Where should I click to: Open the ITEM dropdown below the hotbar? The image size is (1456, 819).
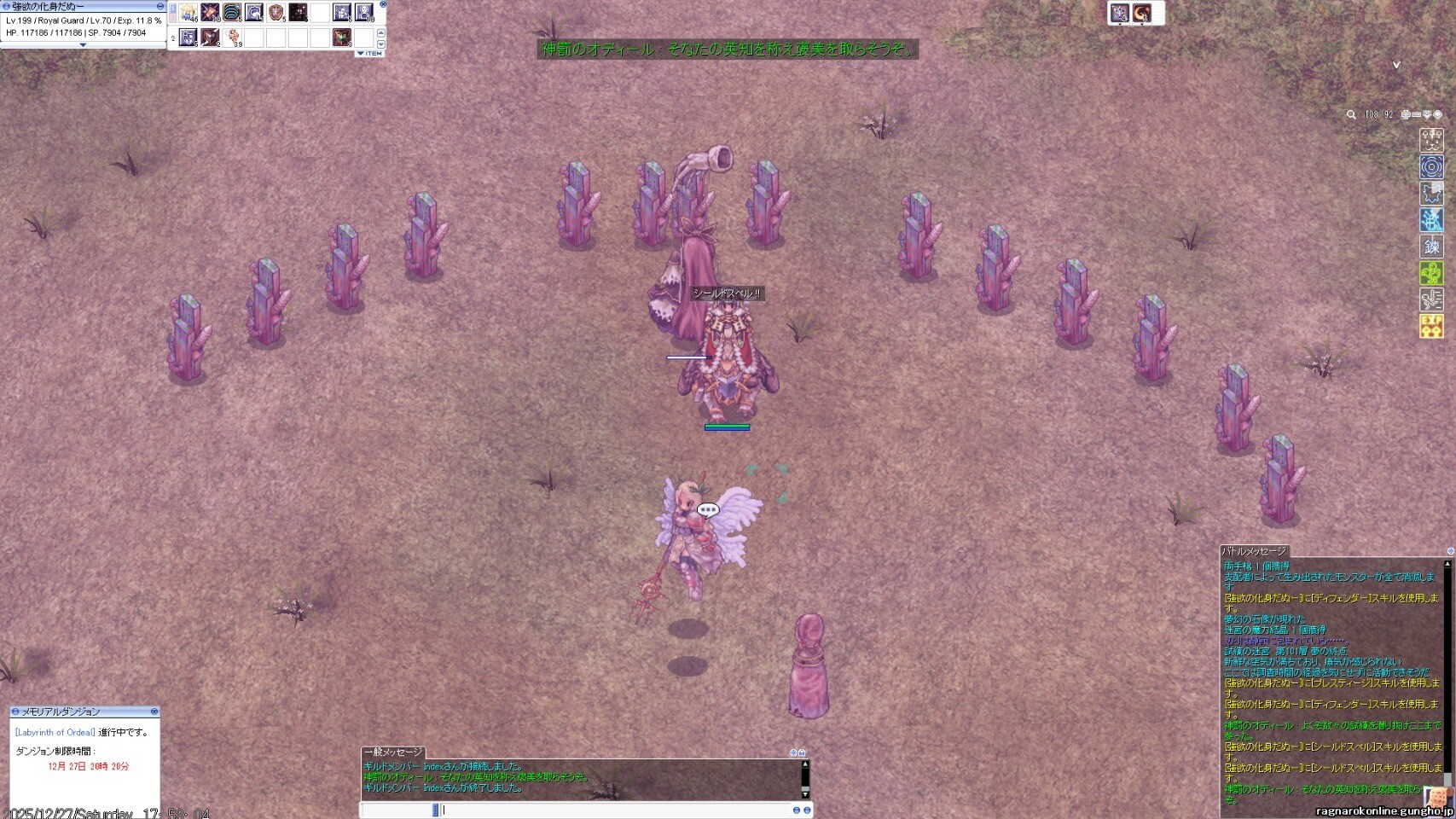(370, 54)
